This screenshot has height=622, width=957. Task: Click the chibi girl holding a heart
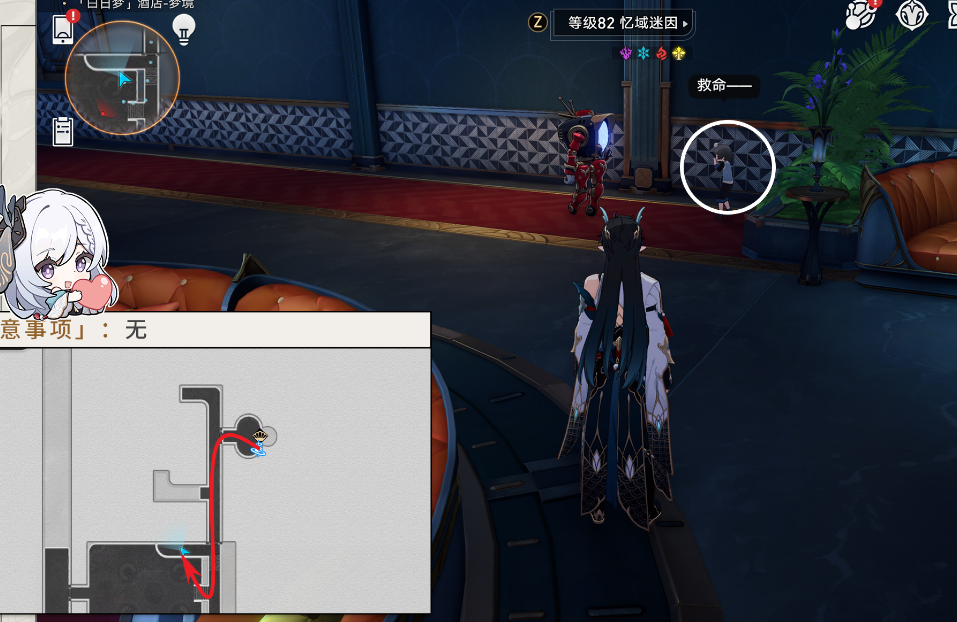(x=55, y=250)
